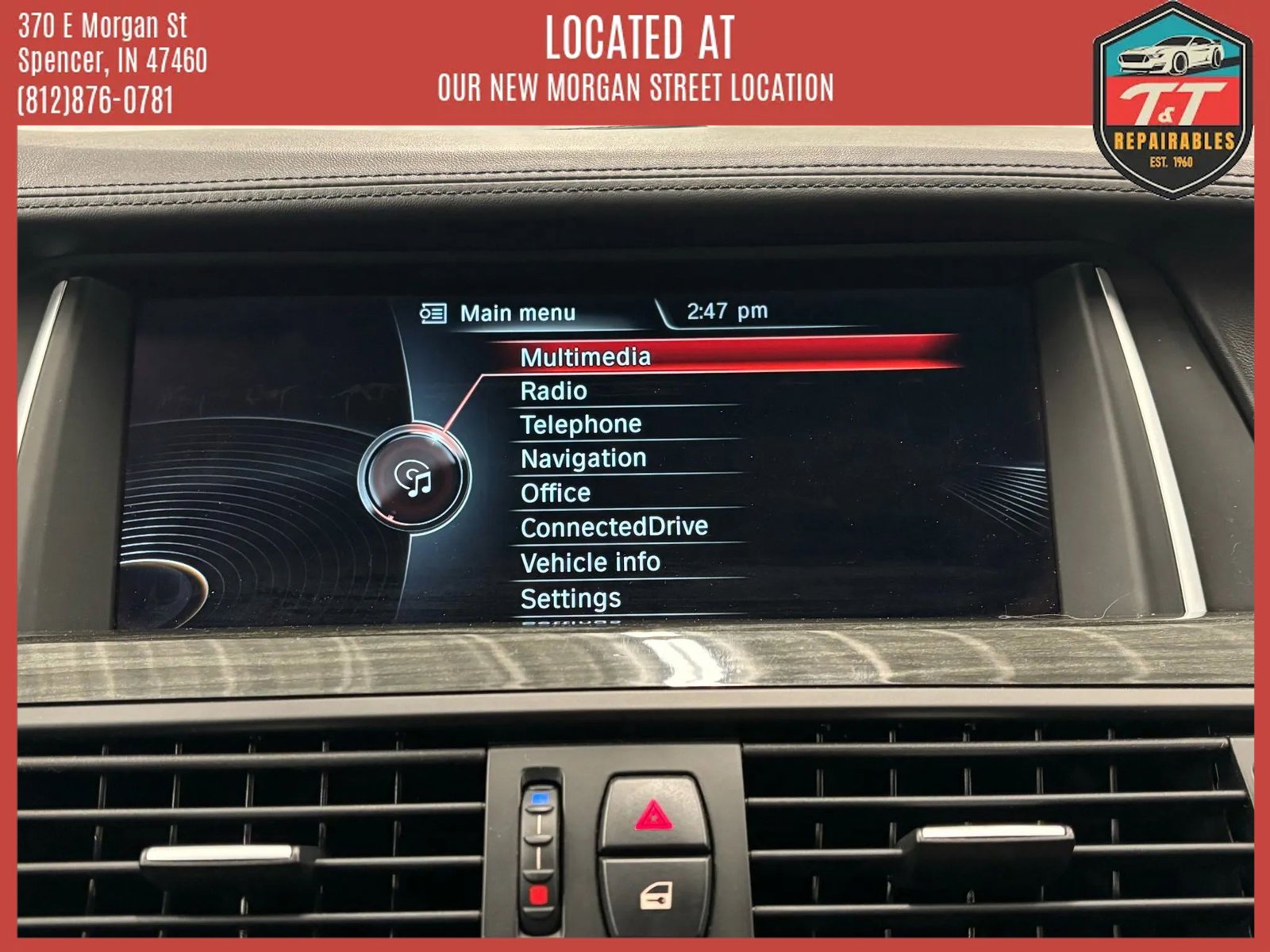Select the Office menu item
This screenshot has width=1270, height=952.
coord(556,493)
